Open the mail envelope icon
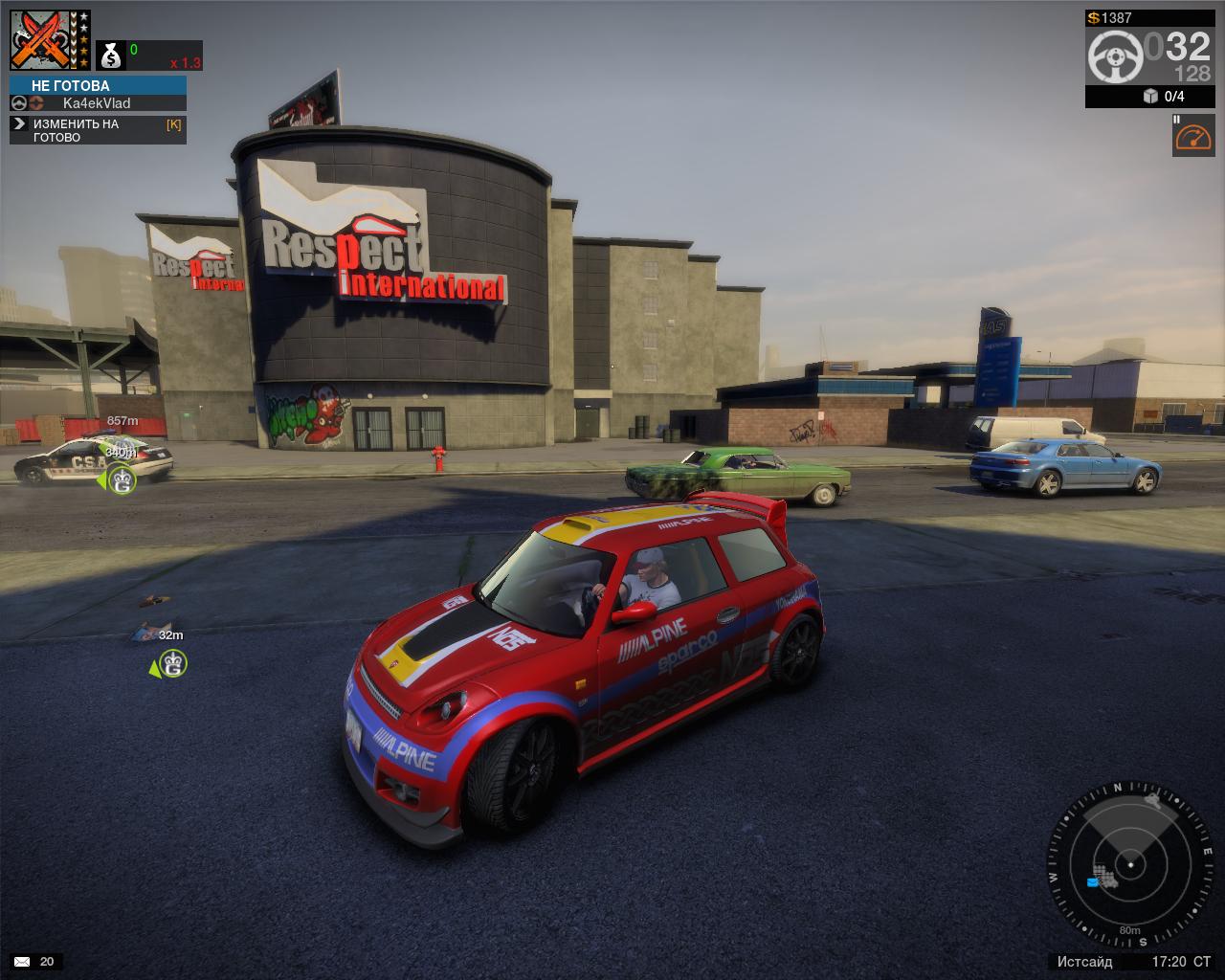This screenshot has height=980, width=1225. click(x=22, y=961)
